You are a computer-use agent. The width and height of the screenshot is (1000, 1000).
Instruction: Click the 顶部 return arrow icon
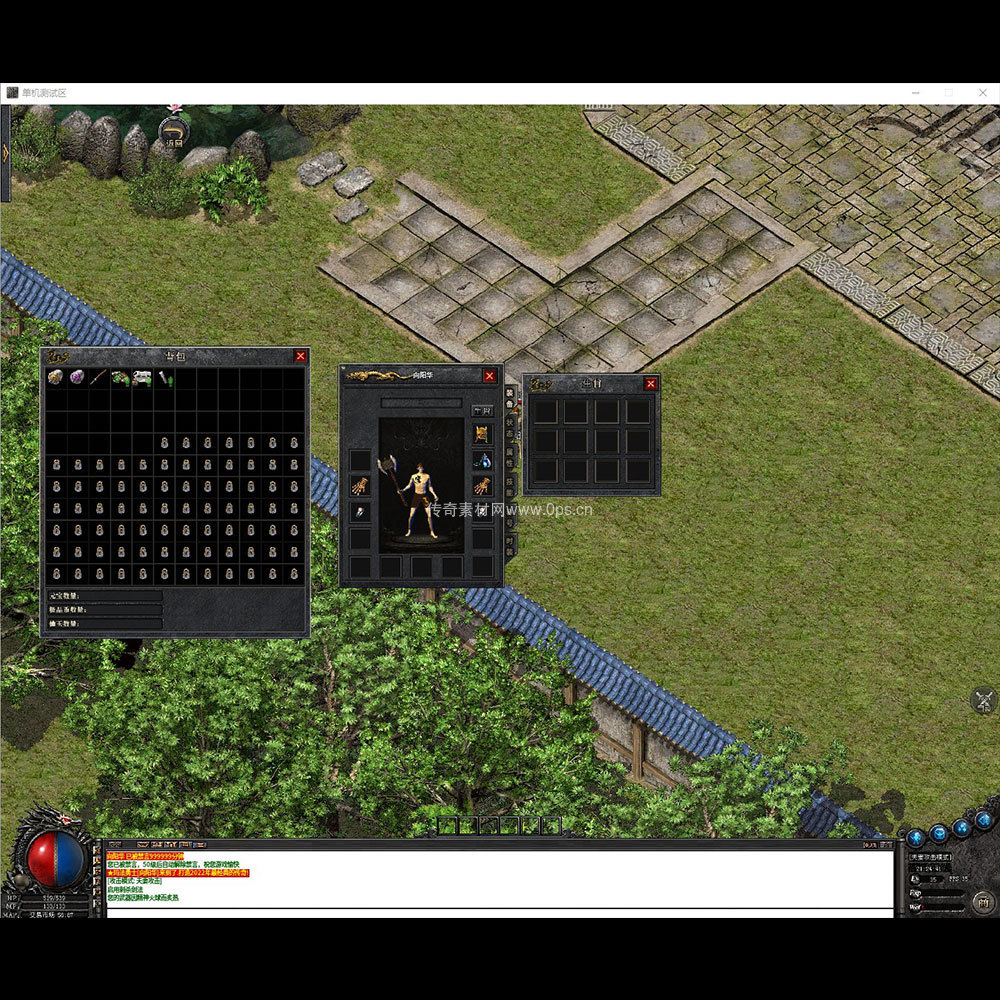[x=174, y=131]
